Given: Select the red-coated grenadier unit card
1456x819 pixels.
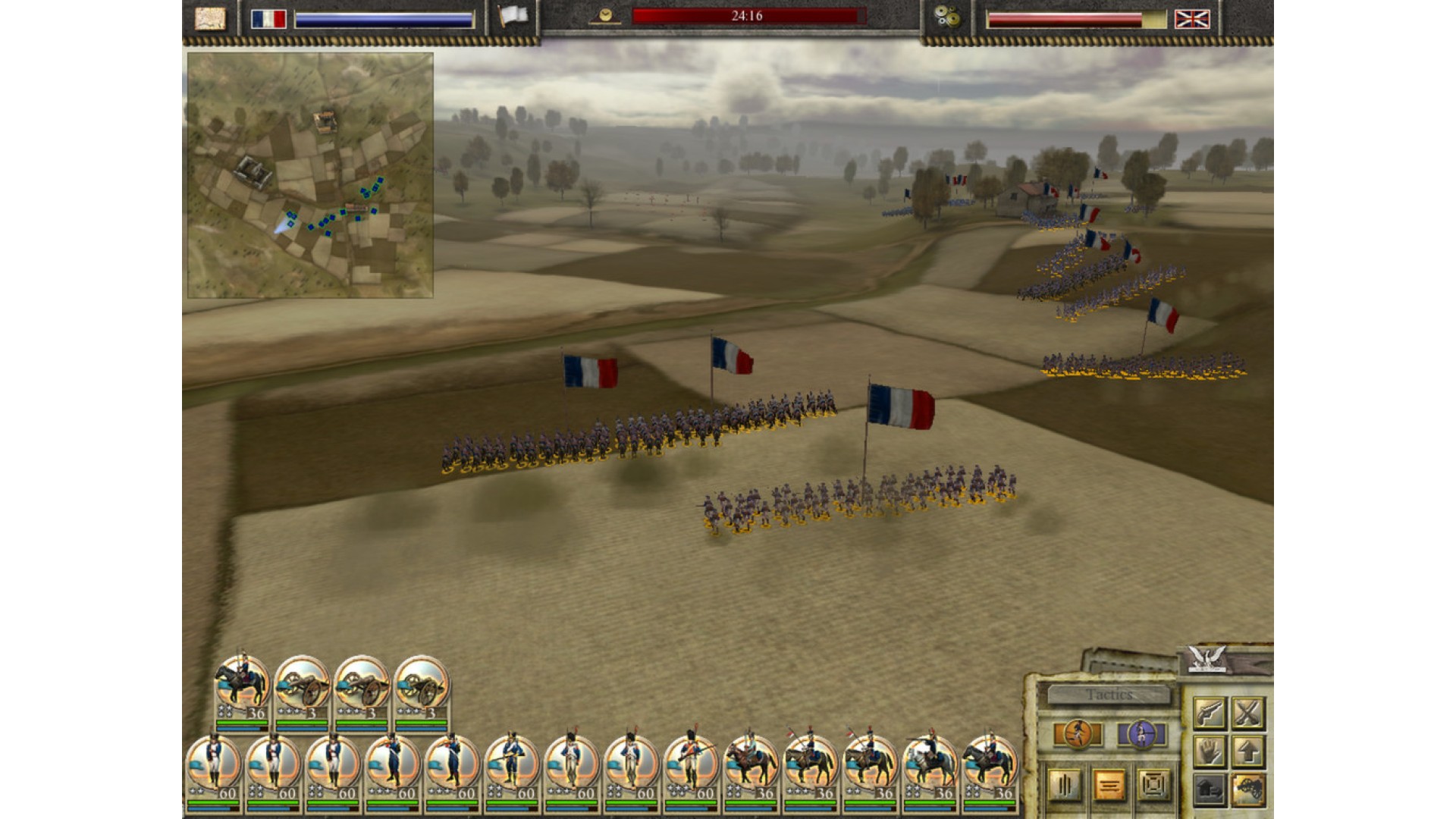Looking at the screenshot, I should point(690,767).
